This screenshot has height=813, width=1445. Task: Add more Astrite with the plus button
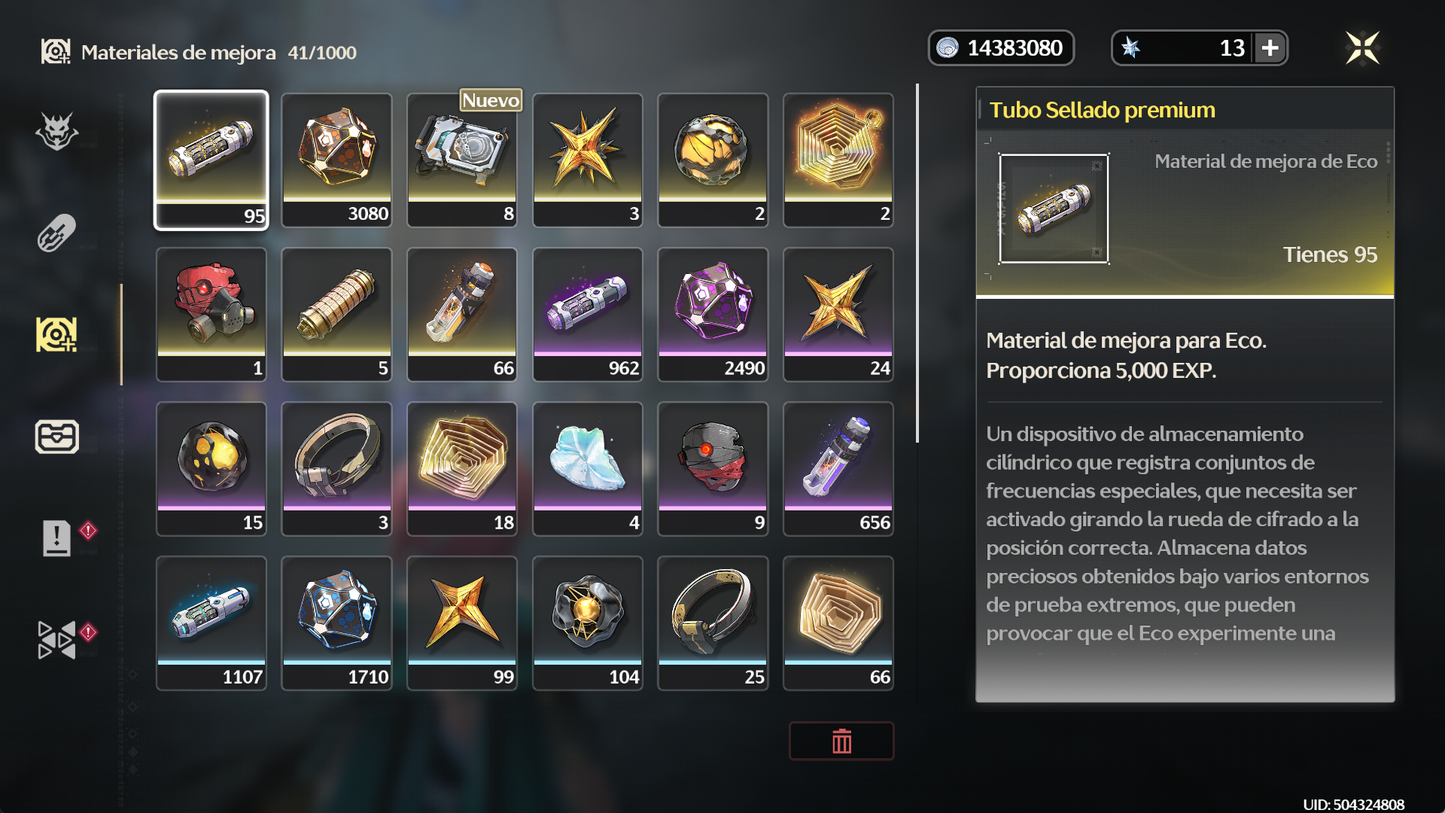point(1270,48)
